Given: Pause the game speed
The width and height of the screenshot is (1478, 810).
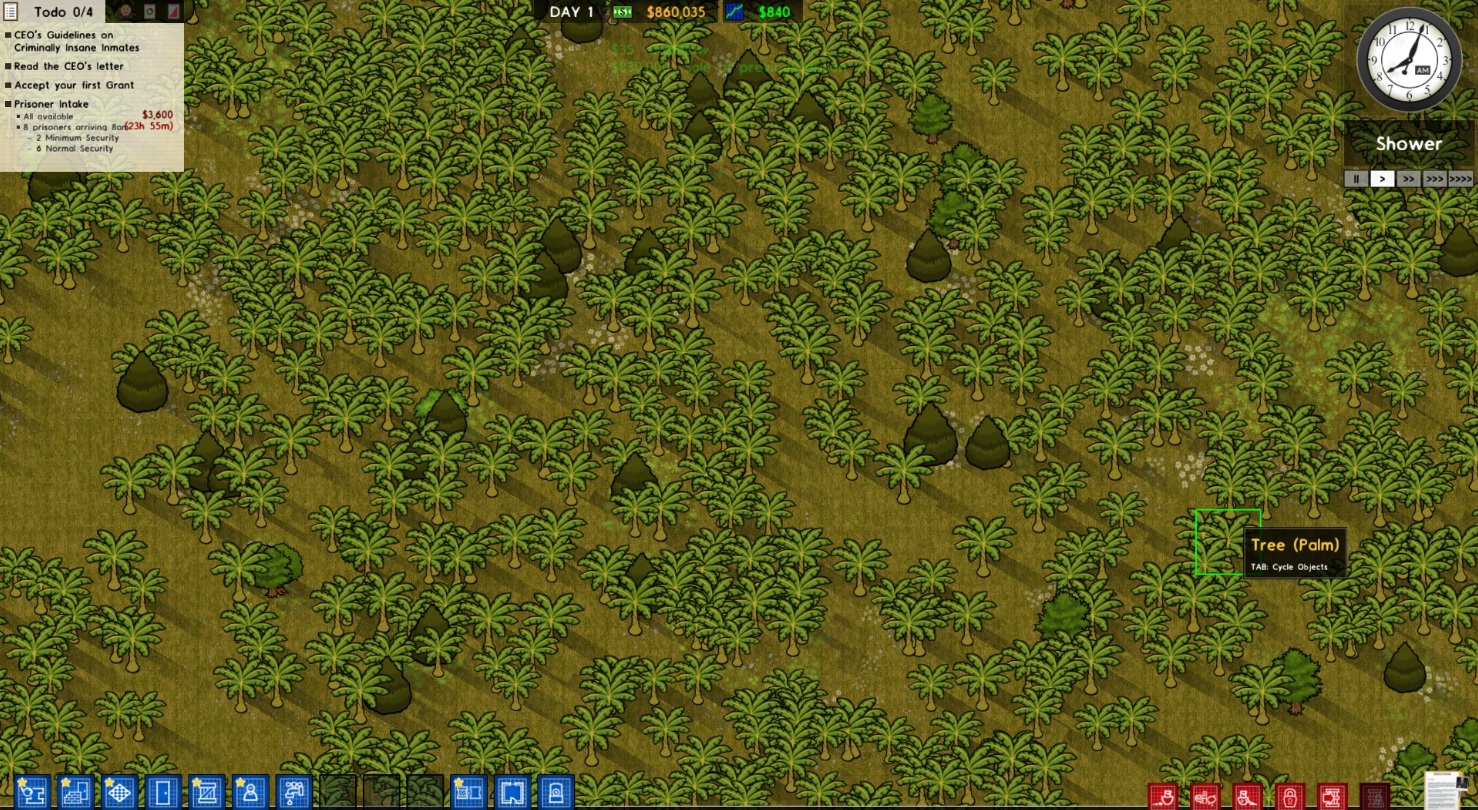Looking at the screenshot, I should pyautogui.click(x=1356, y=179).
